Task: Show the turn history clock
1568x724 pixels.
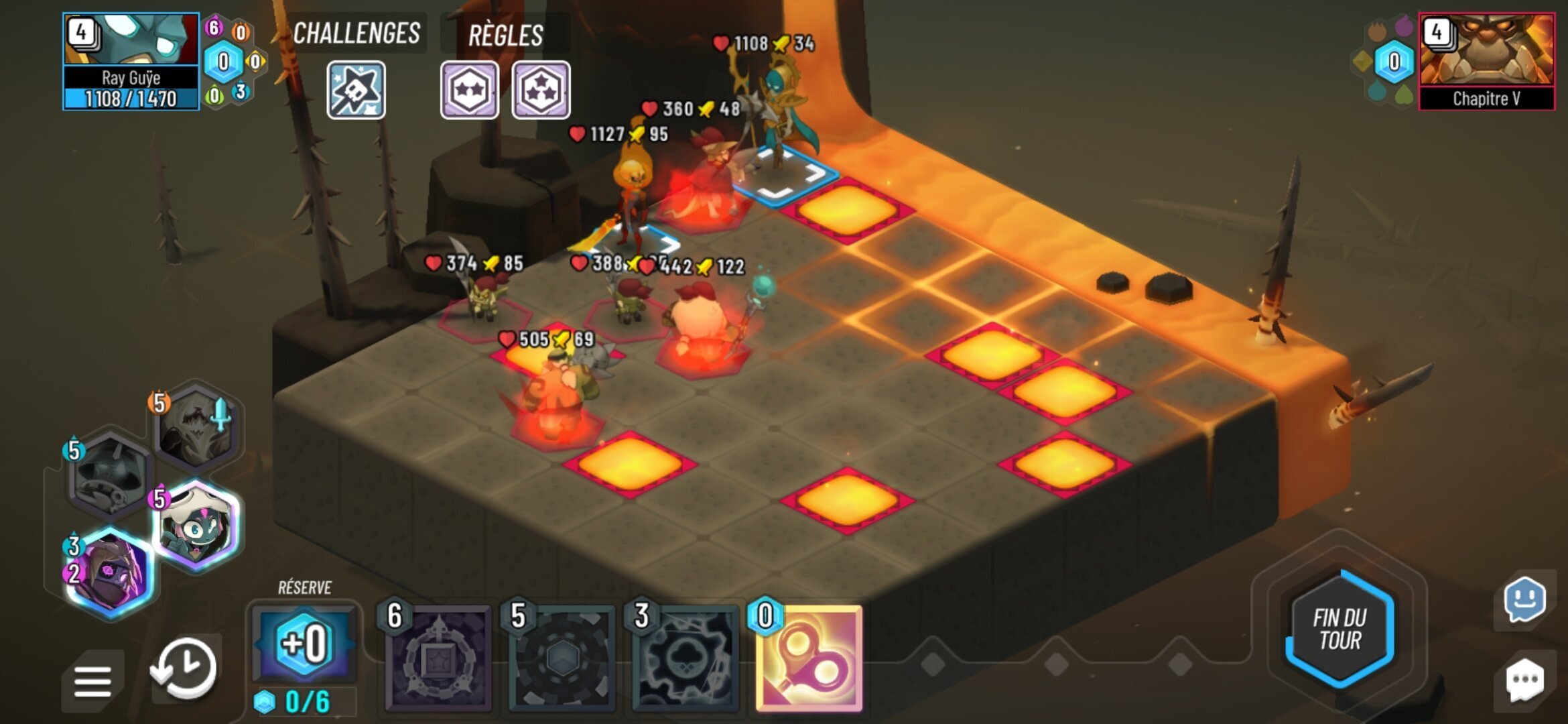Action: (x=184, y=668)
